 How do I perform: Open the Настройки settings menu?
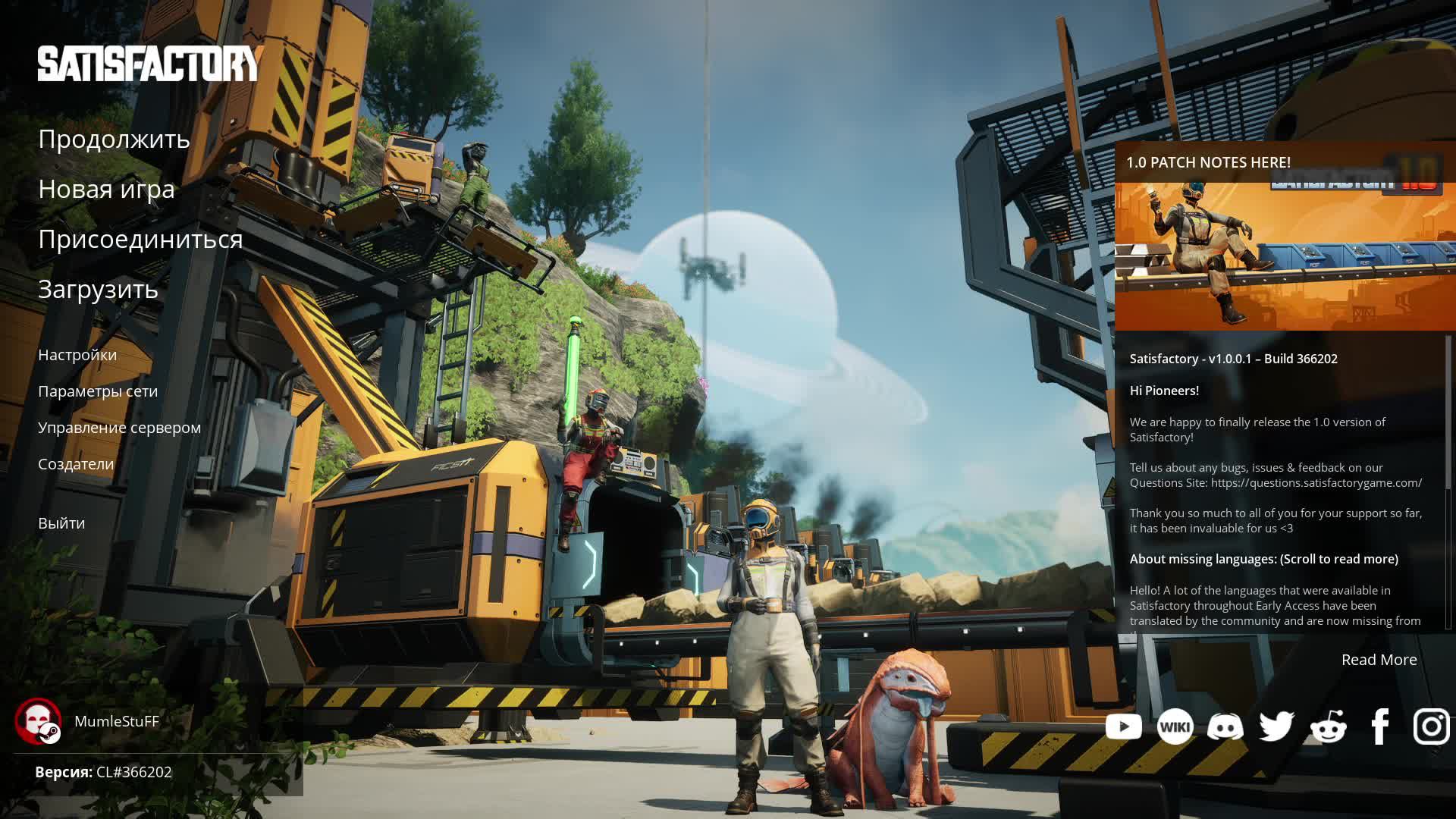77,355
